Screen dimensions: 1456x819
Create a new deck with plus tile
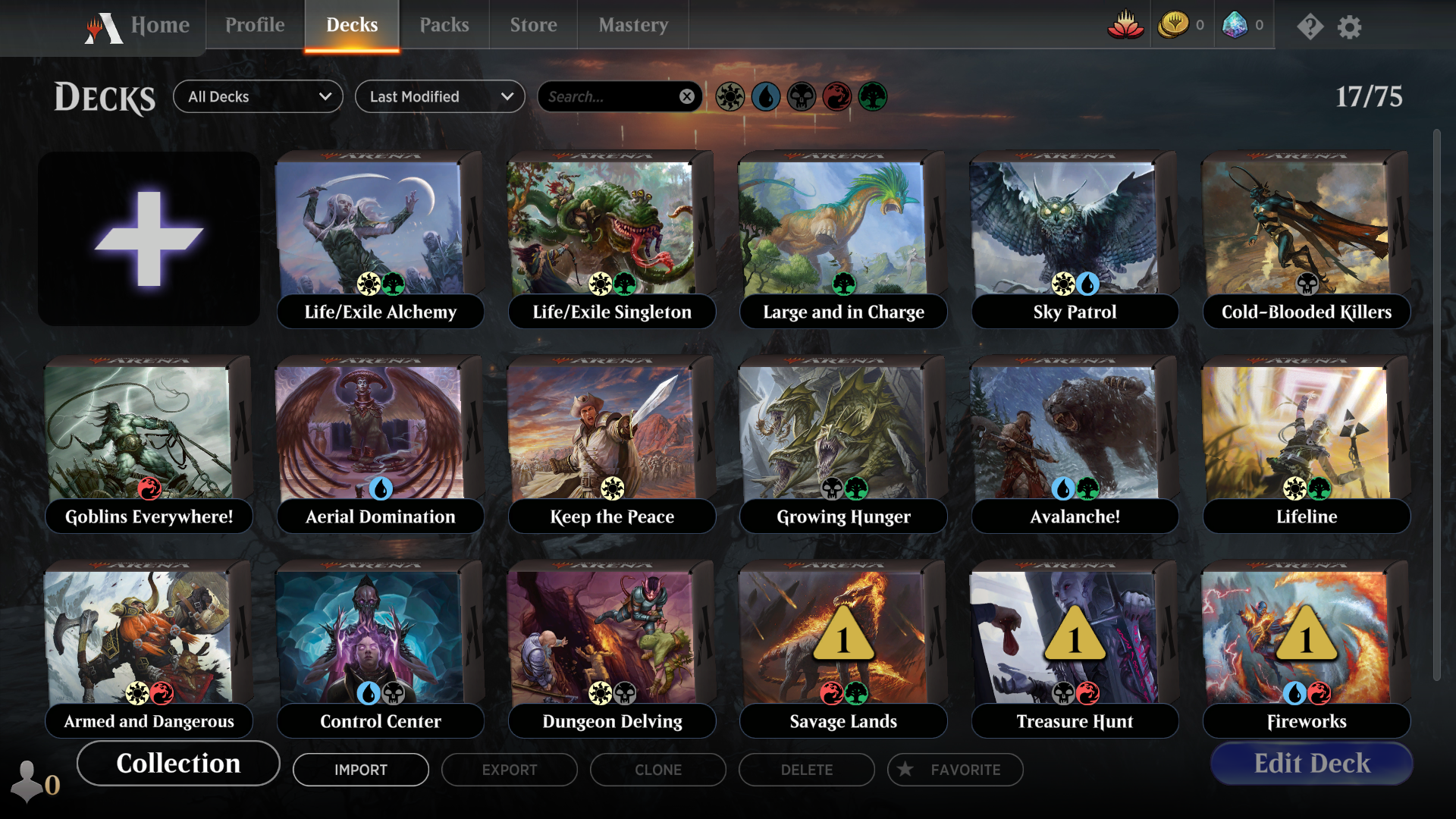pos(149,239)
